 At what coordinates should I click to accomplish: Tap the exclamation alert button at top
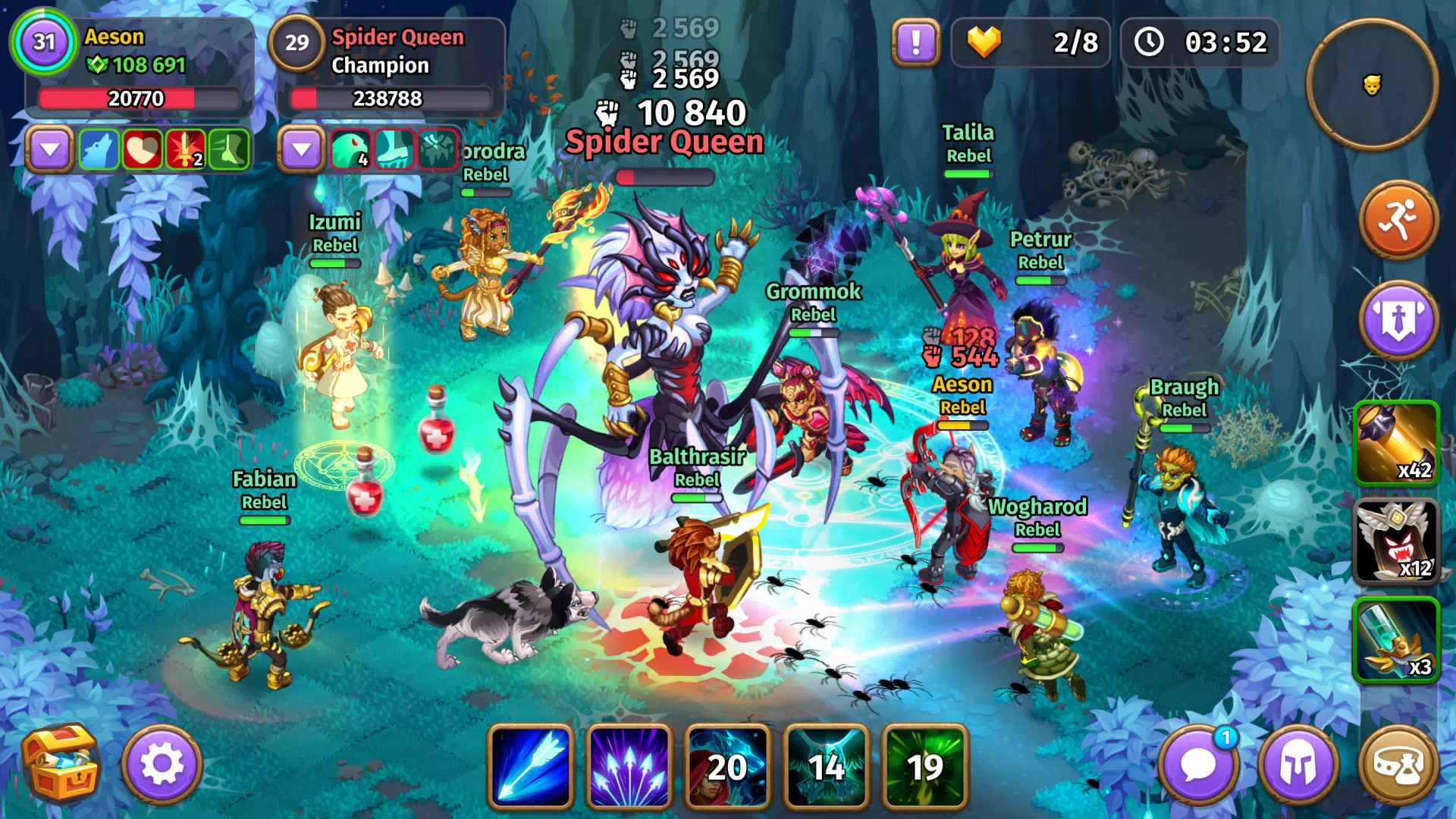915,43
